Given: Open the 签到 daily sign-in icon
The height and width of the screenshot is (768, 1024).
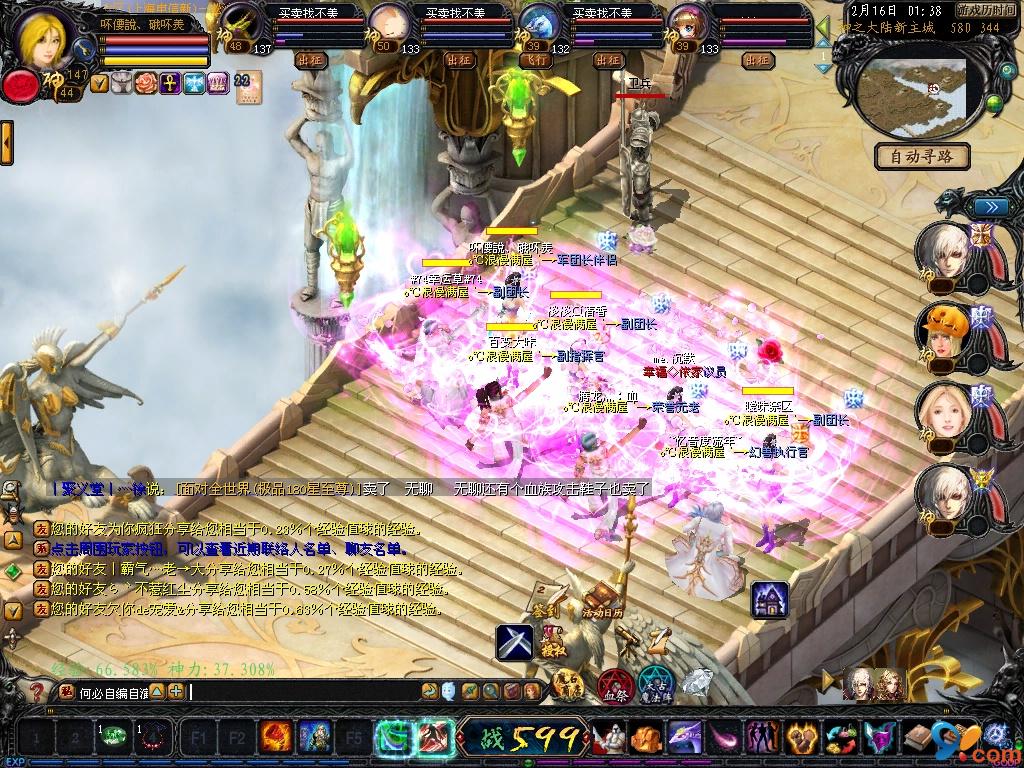Looking at the screenshot, I should point(545,603).
